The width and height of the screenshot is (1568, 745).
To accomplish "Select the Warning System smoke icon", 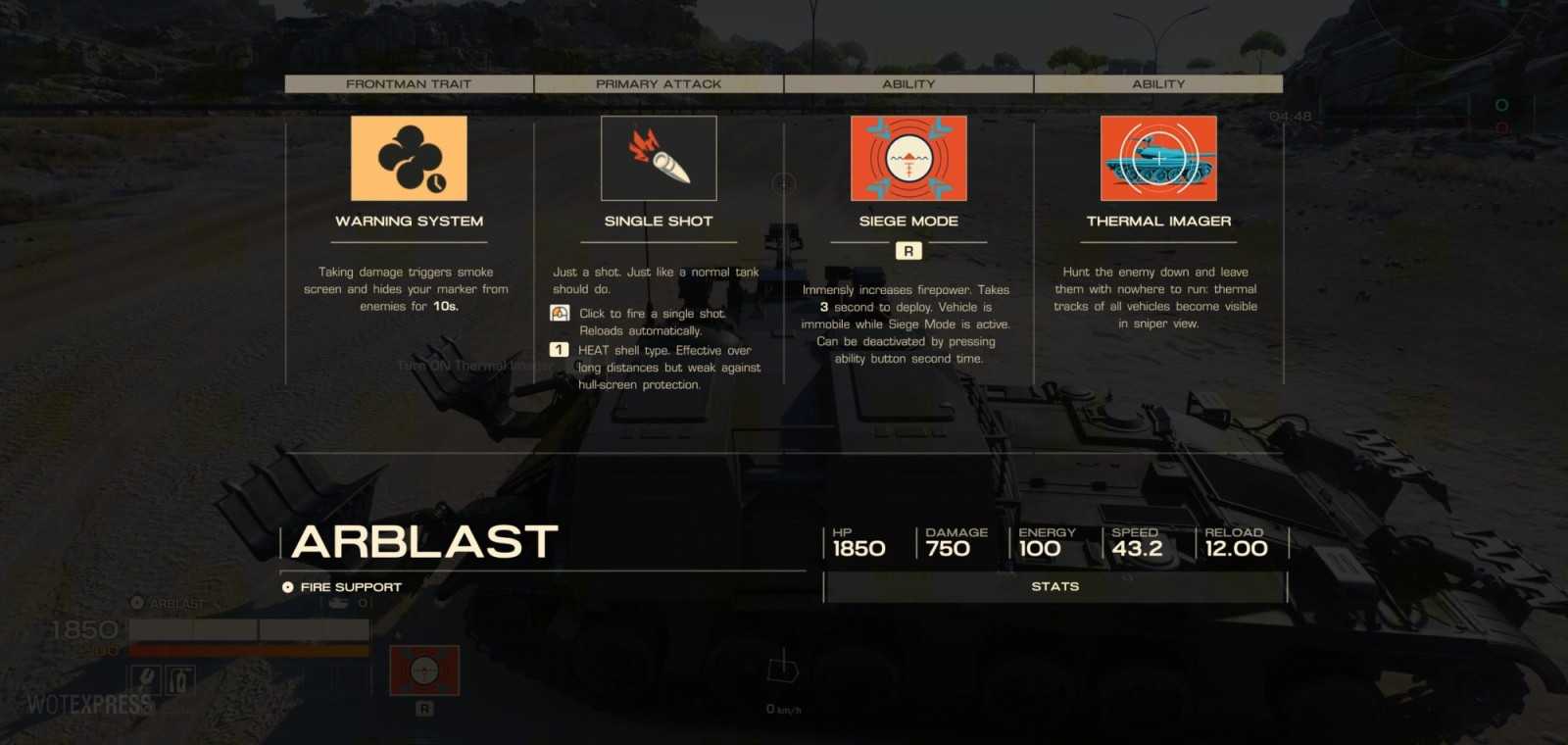I will [409, 158].
